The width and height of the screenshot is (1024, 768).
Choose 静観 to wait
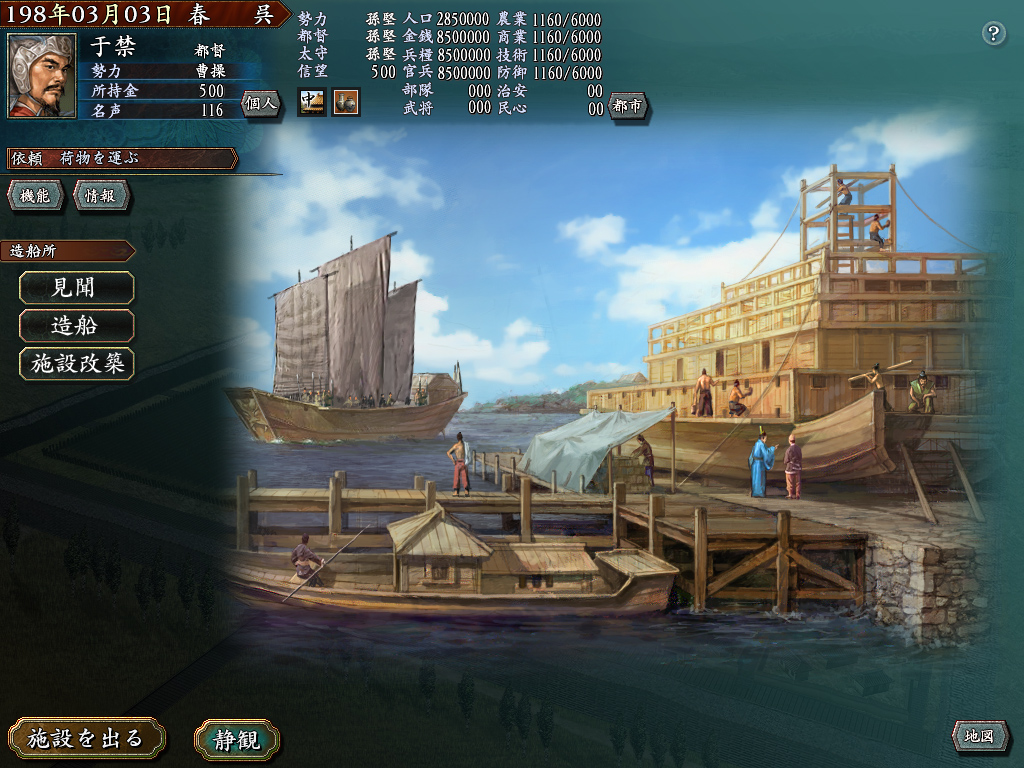(237, 740)
